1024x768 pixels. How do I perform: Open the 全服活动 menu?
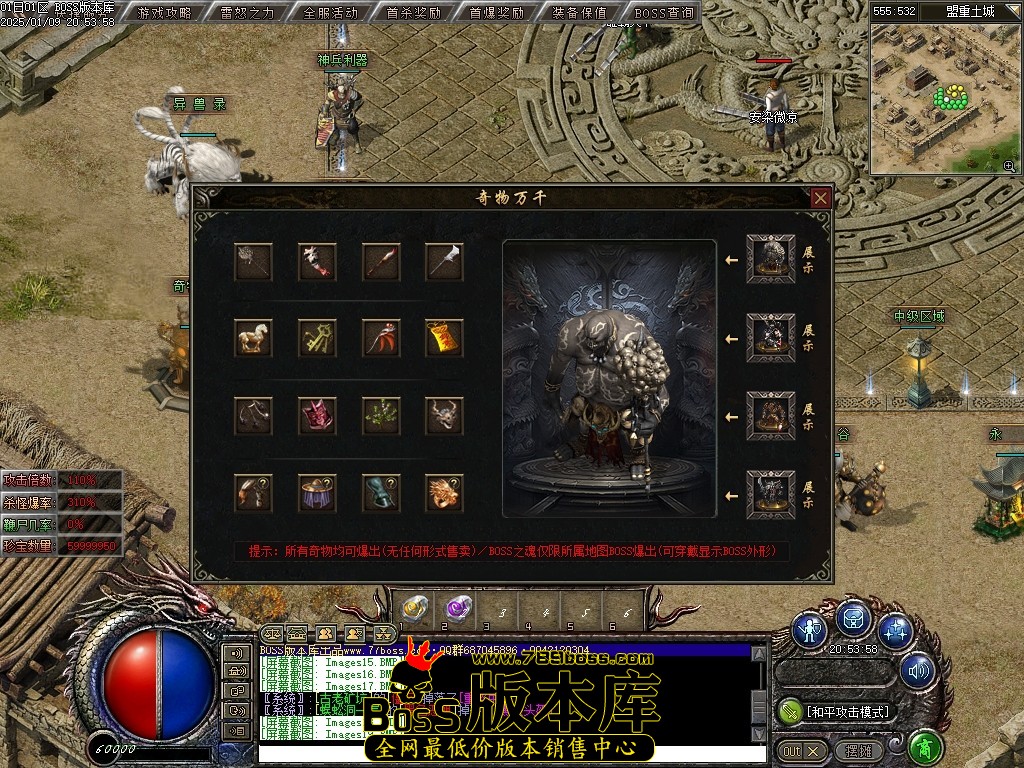pos(330,13)
